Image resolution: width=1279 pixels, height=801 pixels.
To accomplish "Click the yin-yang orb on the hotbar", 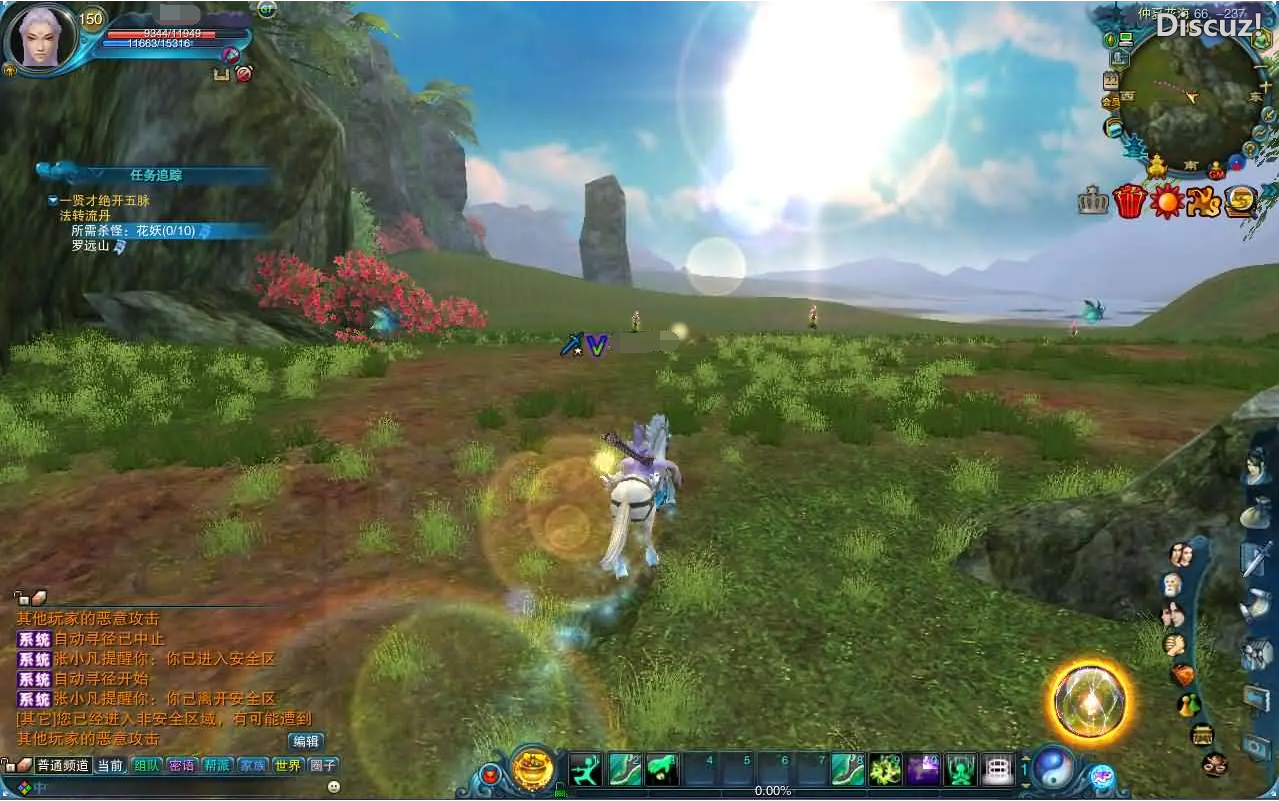I will tap(1052, 767).
